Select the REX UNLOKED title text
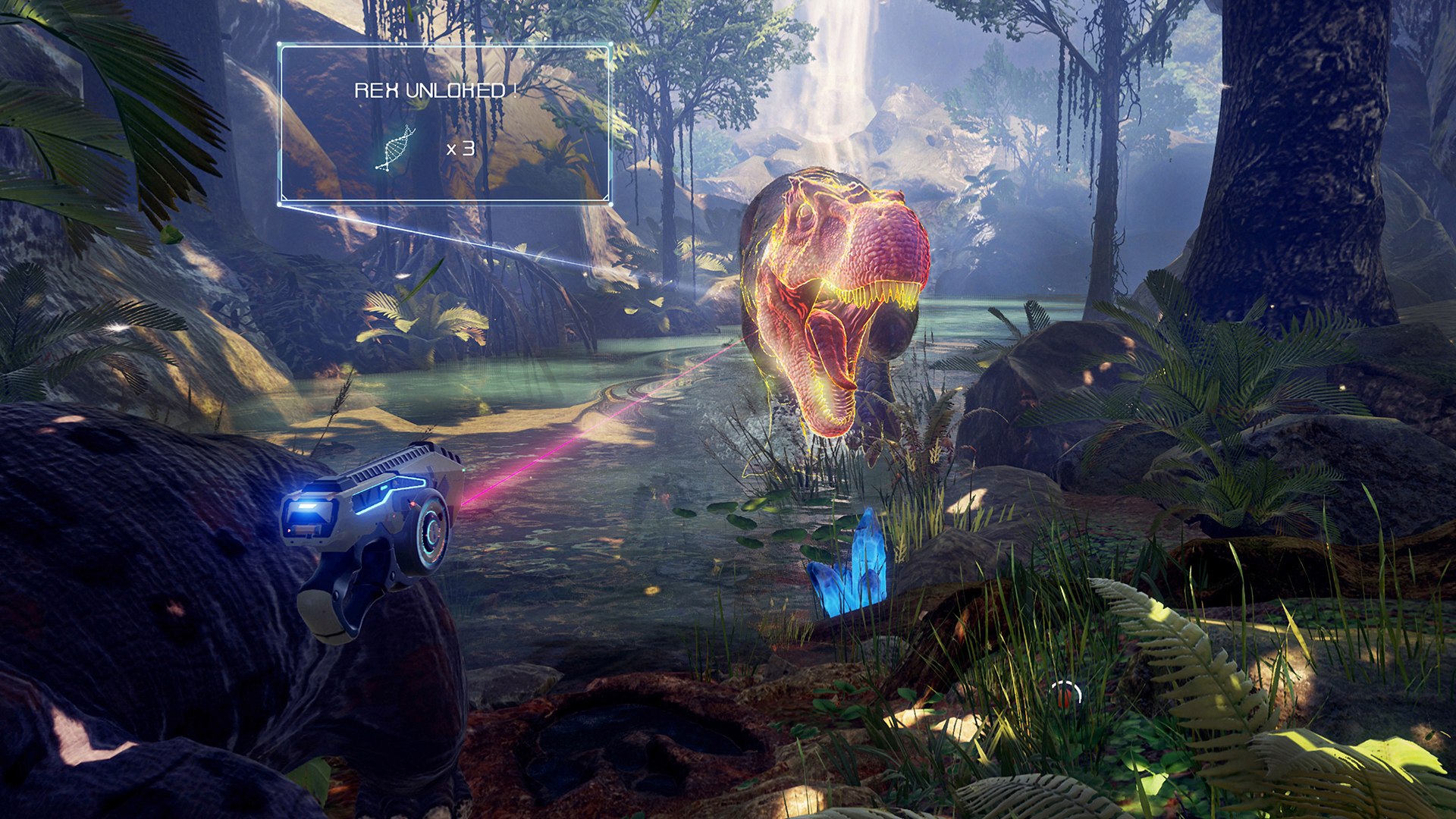Viewport: 1456px width, 819px height. pyautogui.click(x=430, y=89)
